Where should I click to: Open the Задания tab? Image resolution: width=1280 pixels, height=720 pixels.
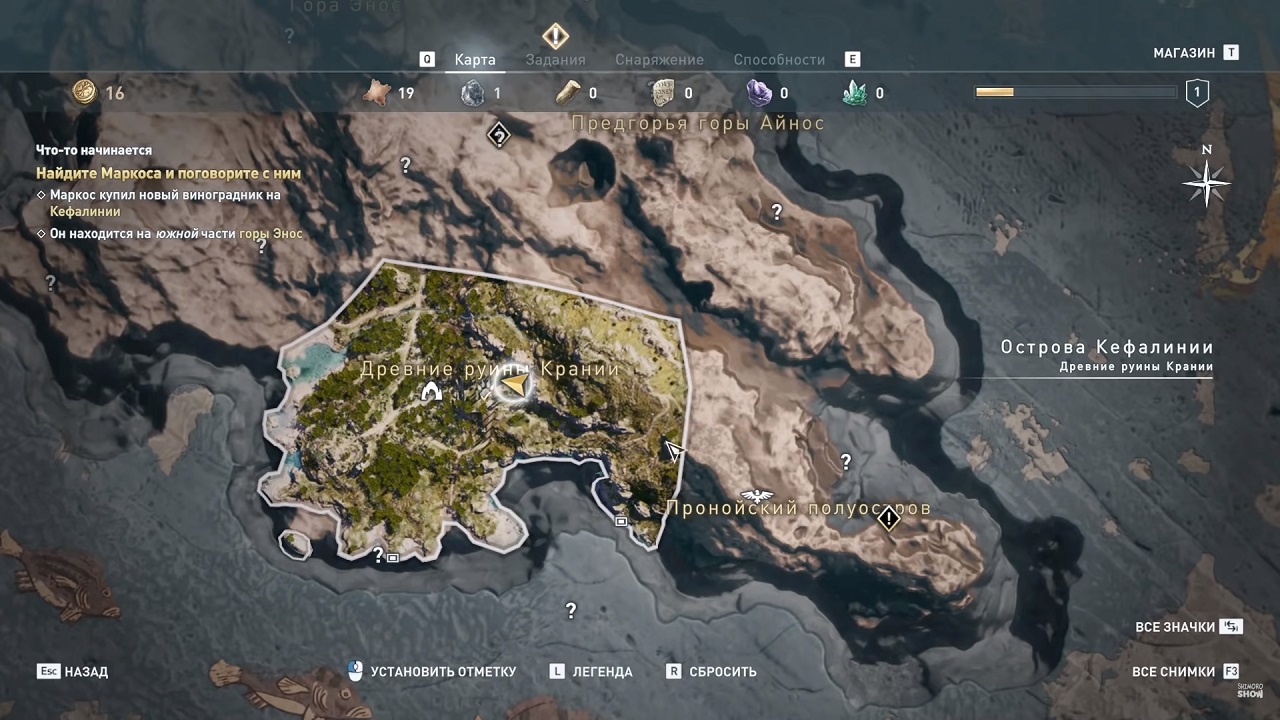(555, 59)
